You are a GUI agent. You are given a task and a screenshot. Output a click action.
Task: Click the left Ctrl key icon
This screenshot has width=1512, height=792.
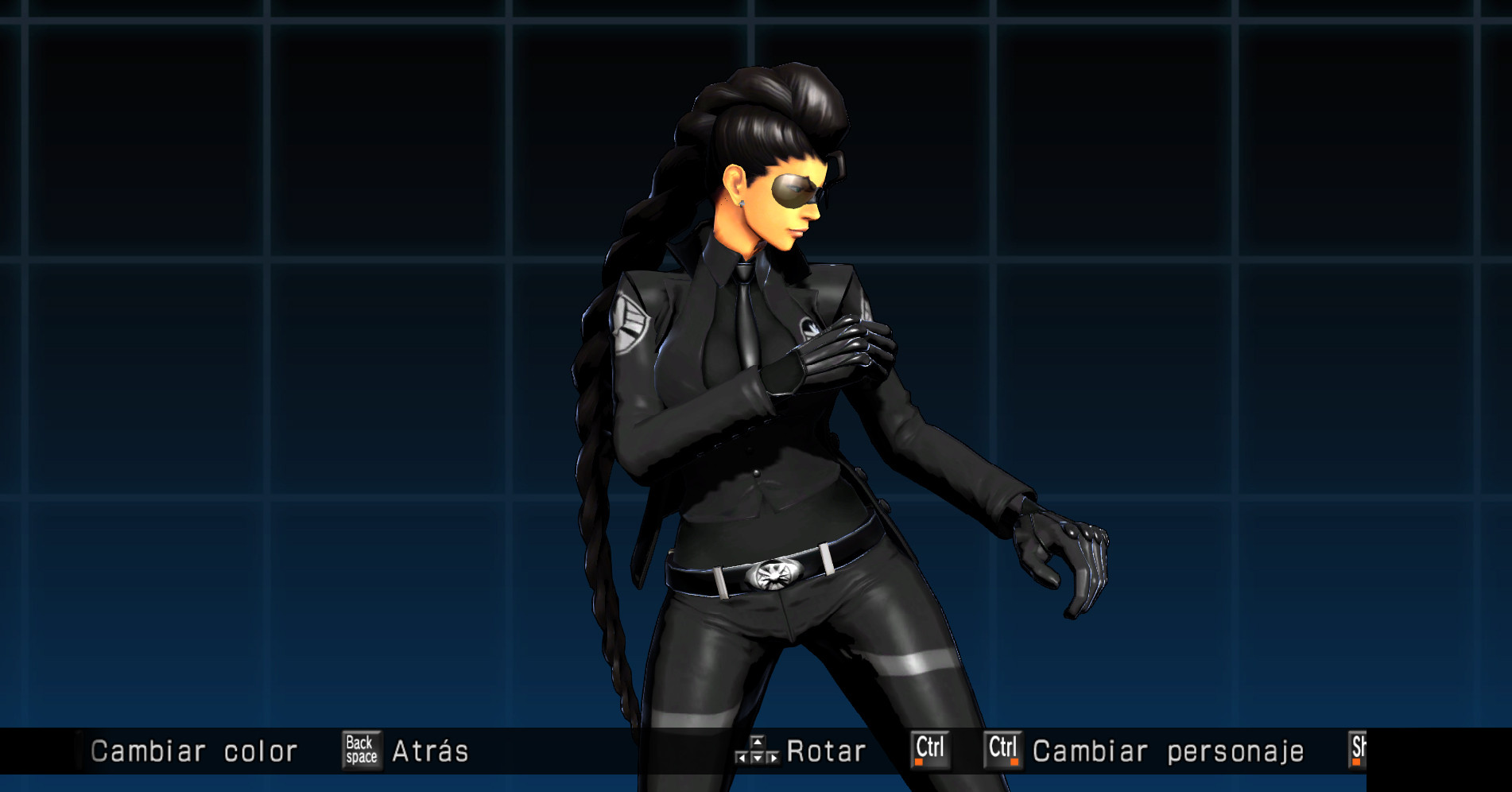click(x=932, y=751)
